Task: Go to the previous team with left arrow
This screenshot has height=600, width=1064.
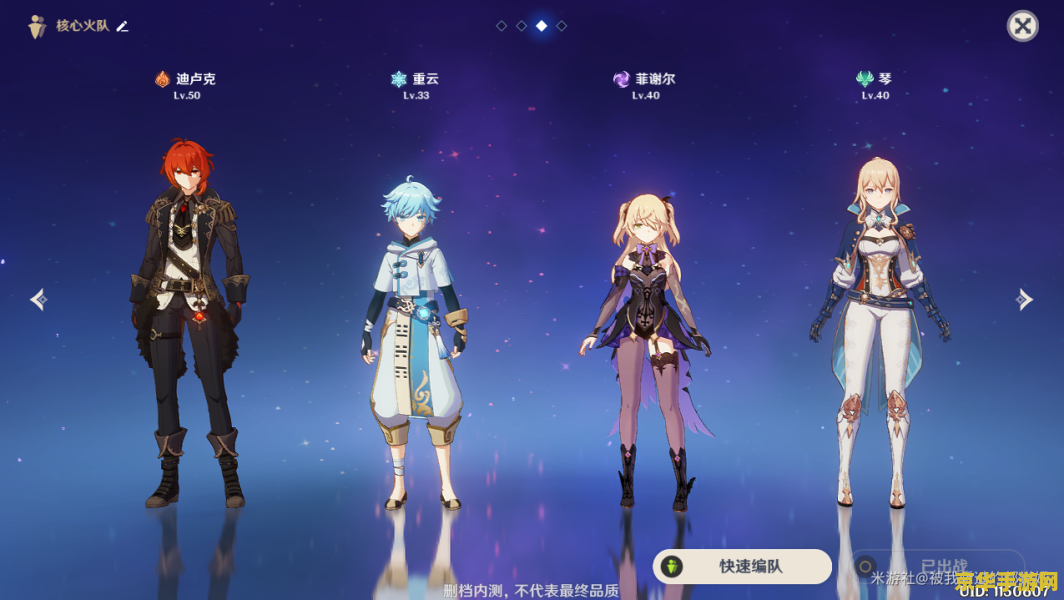Action: click(x=38, y=299)
